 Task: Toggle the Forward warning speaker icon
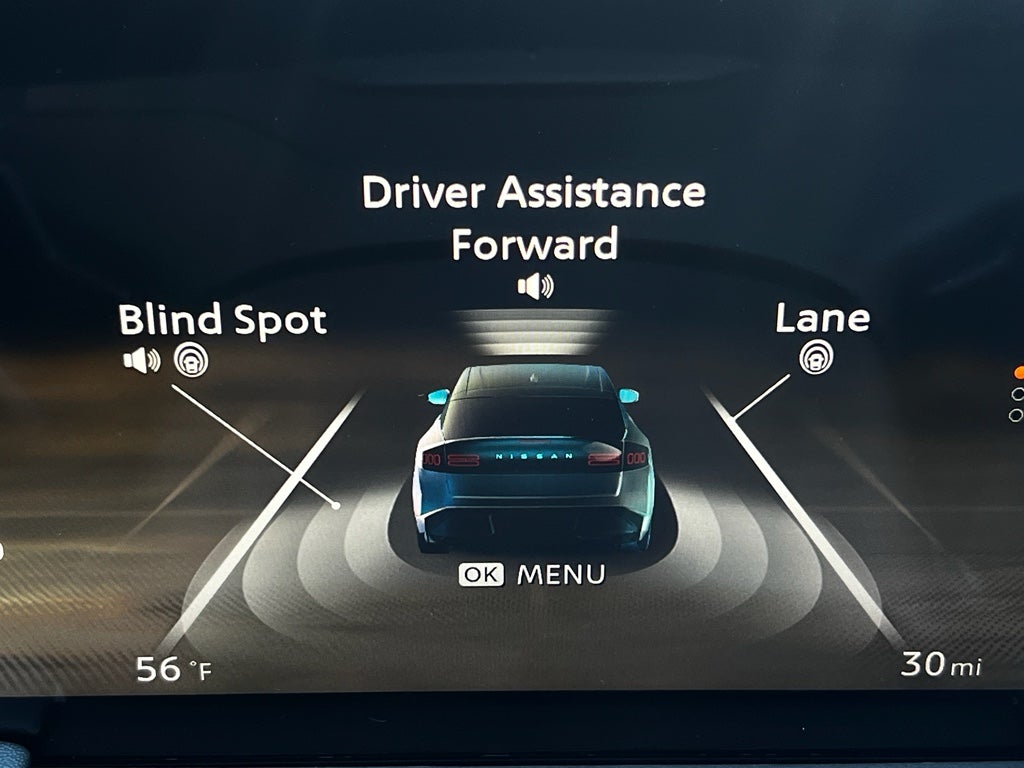535,287
